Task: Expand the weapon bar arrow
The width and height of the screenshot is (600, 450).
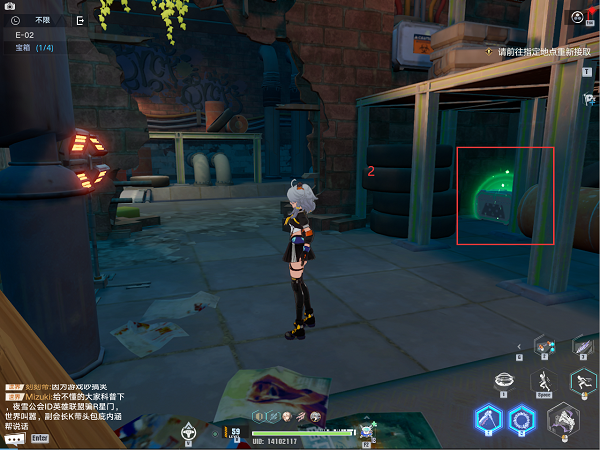Action: [x=519, y=346]
